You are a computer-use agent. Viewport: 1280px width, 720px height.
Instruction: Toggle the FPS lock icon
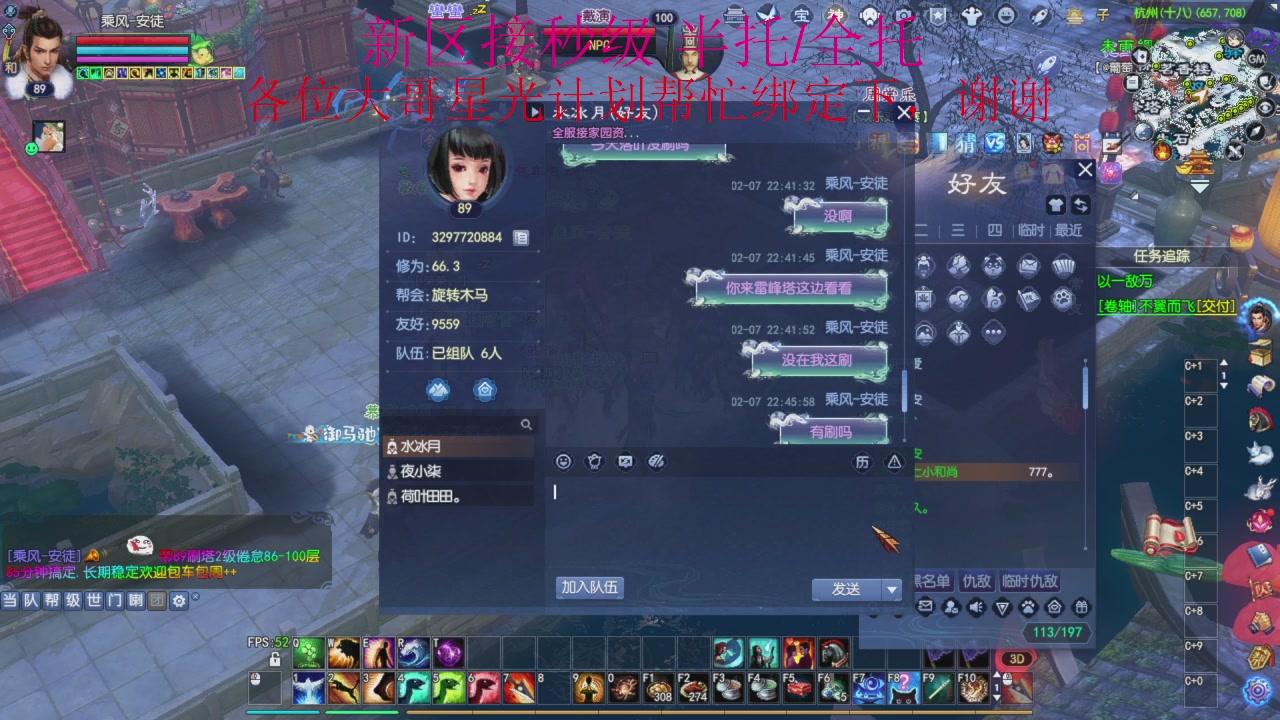276,657
